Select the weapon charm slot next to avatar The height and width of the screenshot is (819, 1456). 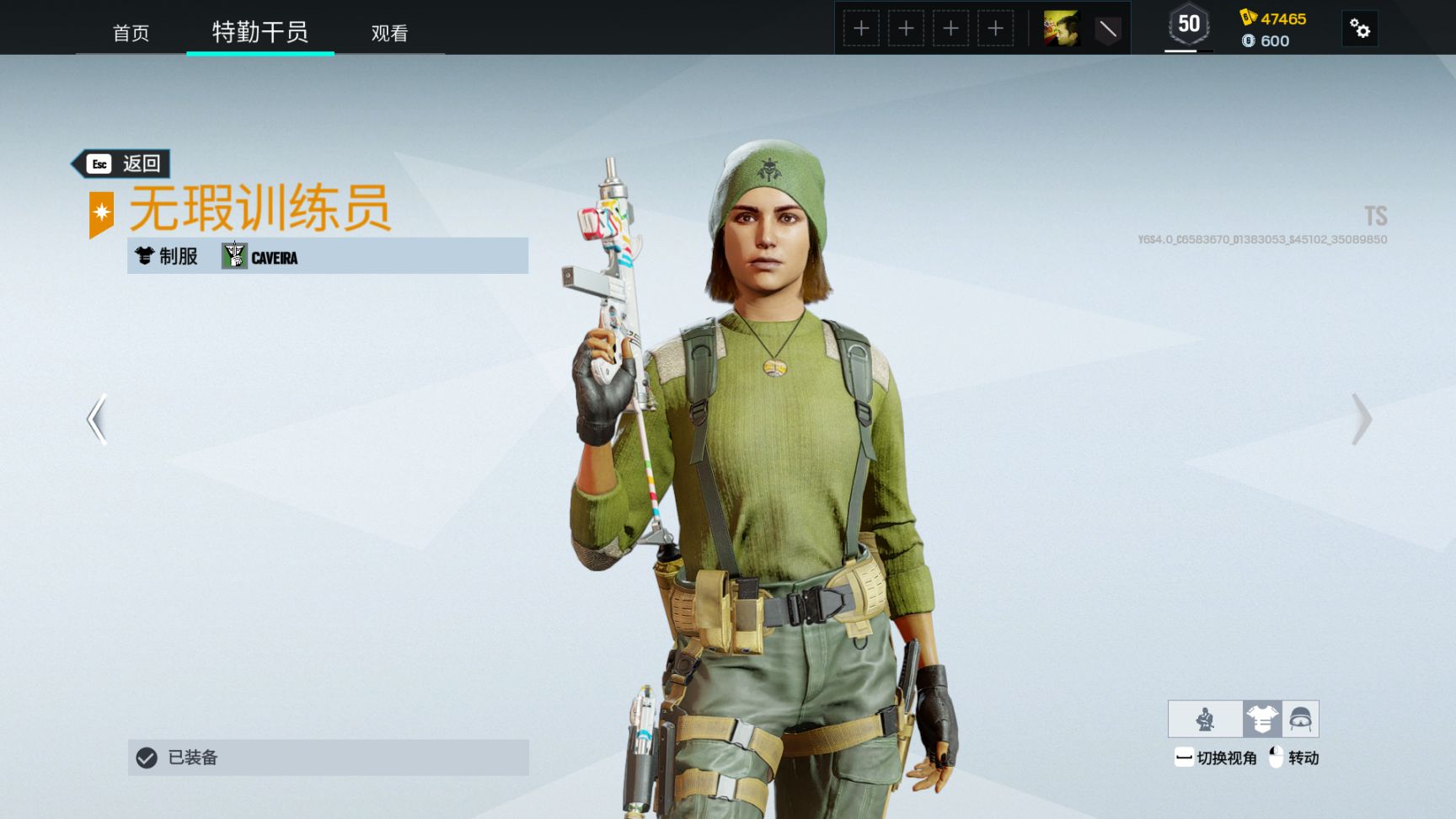tap(1106, 28)
